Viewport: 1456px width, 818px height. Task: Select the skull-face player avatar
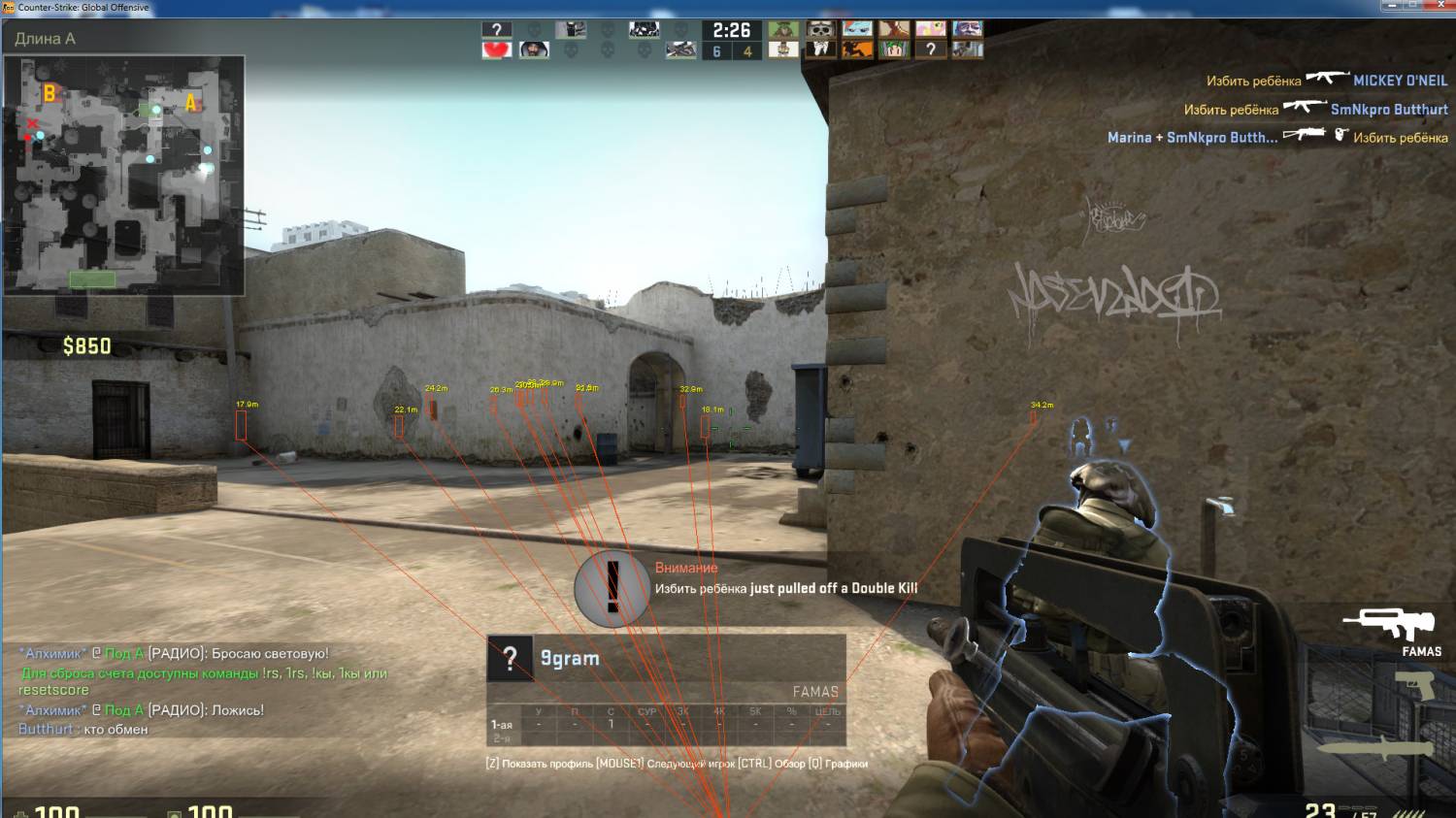click(x=820, y=29)
